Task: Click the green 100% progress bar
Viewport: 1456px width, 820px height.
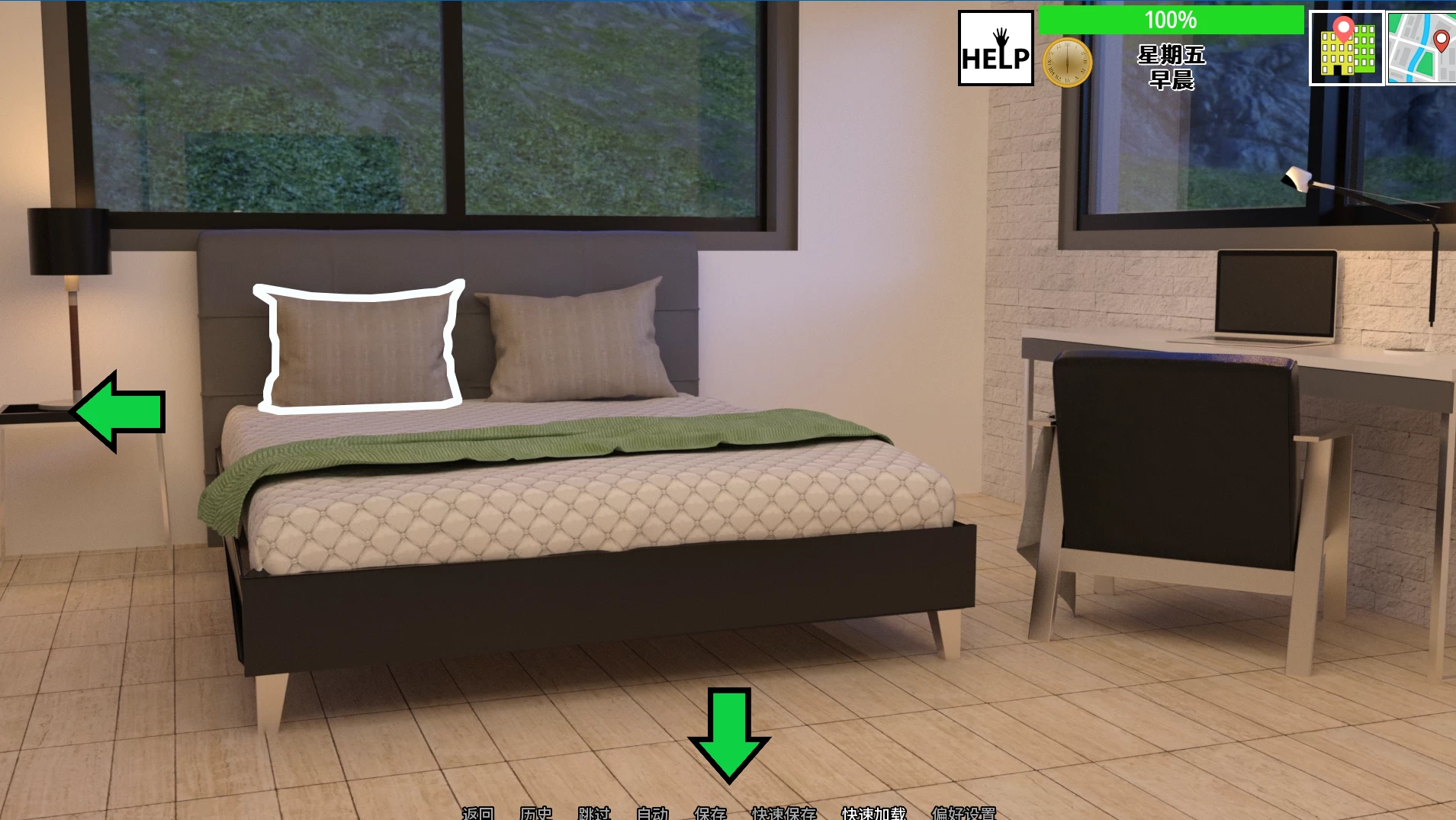Action: pos(1172,19)
